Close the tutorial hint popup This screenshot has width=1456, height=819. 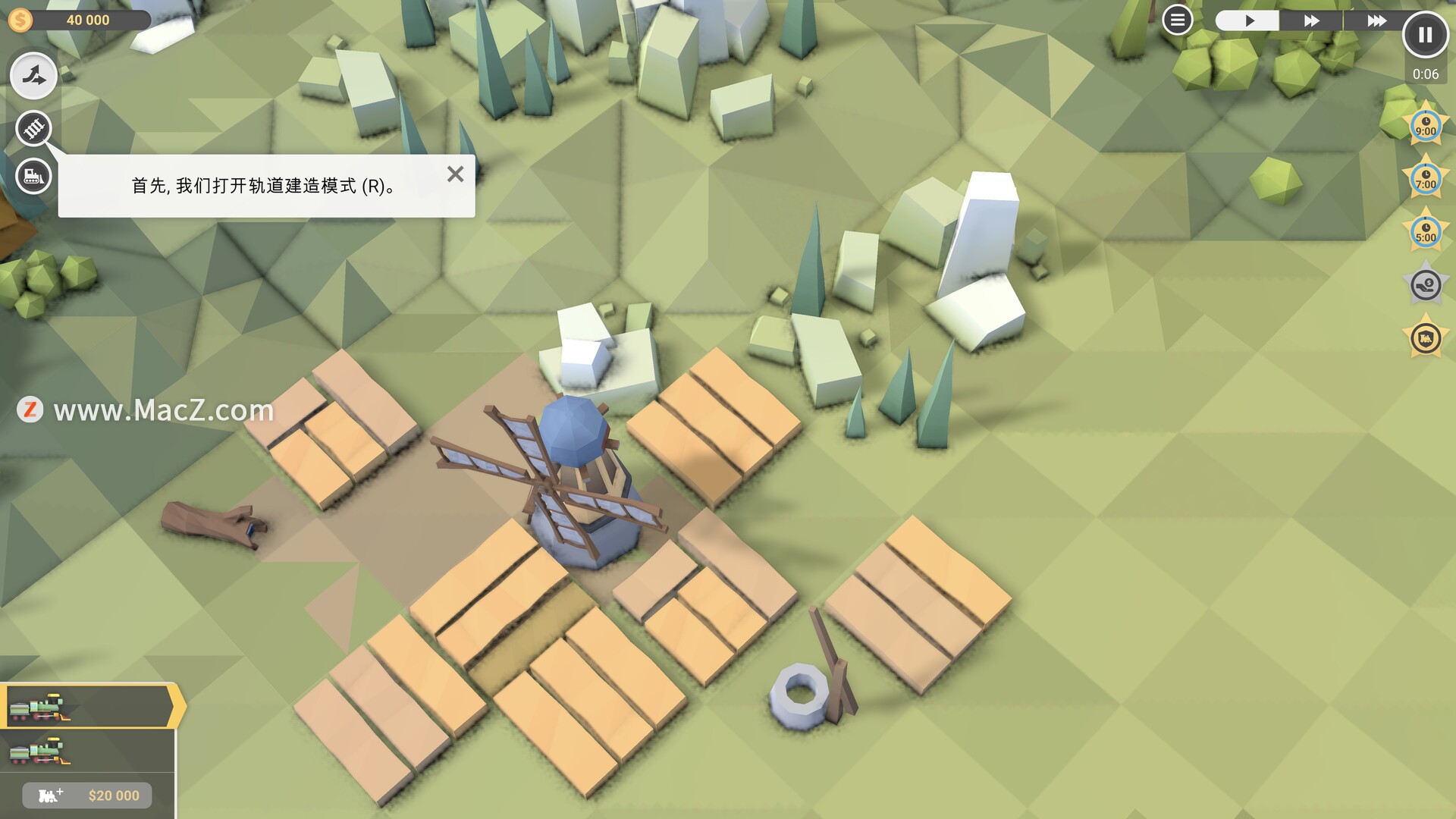[455, 174]
